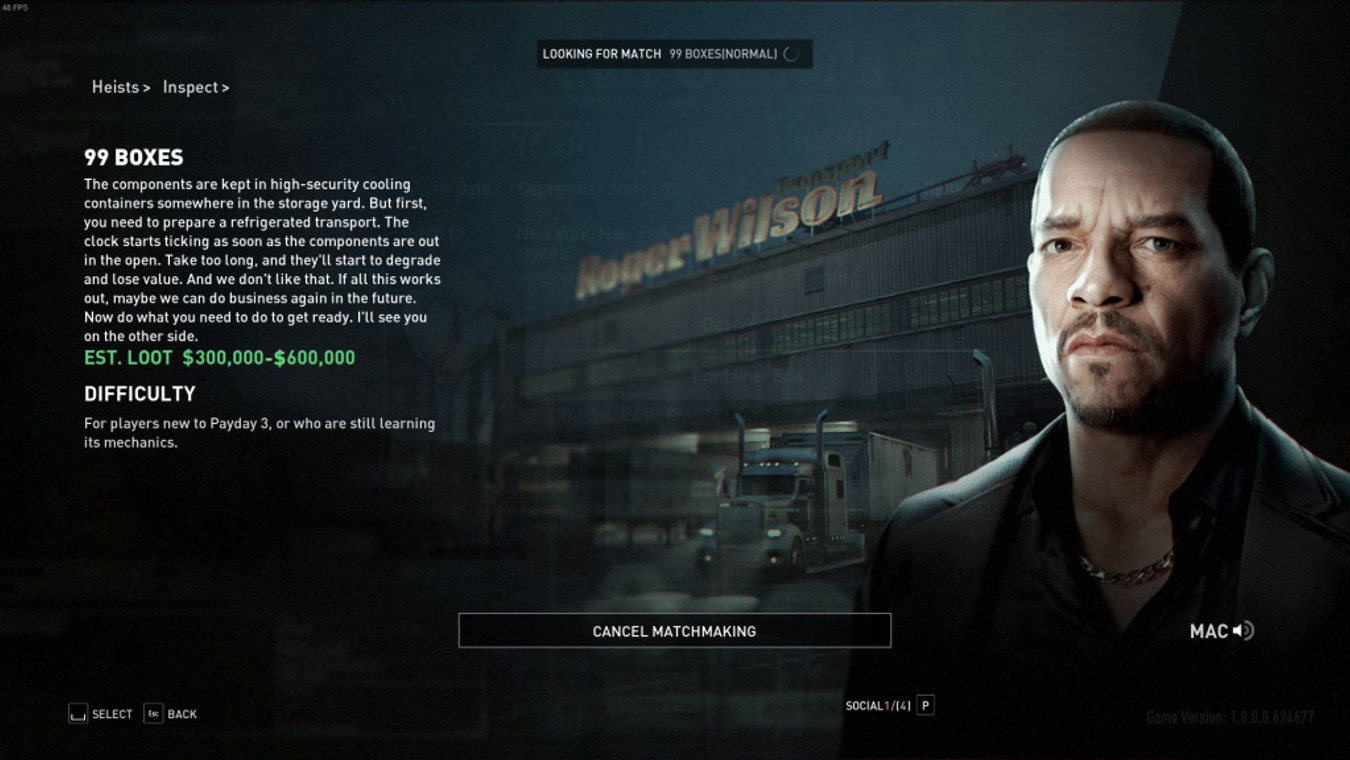
Task: Toggle the voice playback for Mac's briefing
Action: [1243, 631]
